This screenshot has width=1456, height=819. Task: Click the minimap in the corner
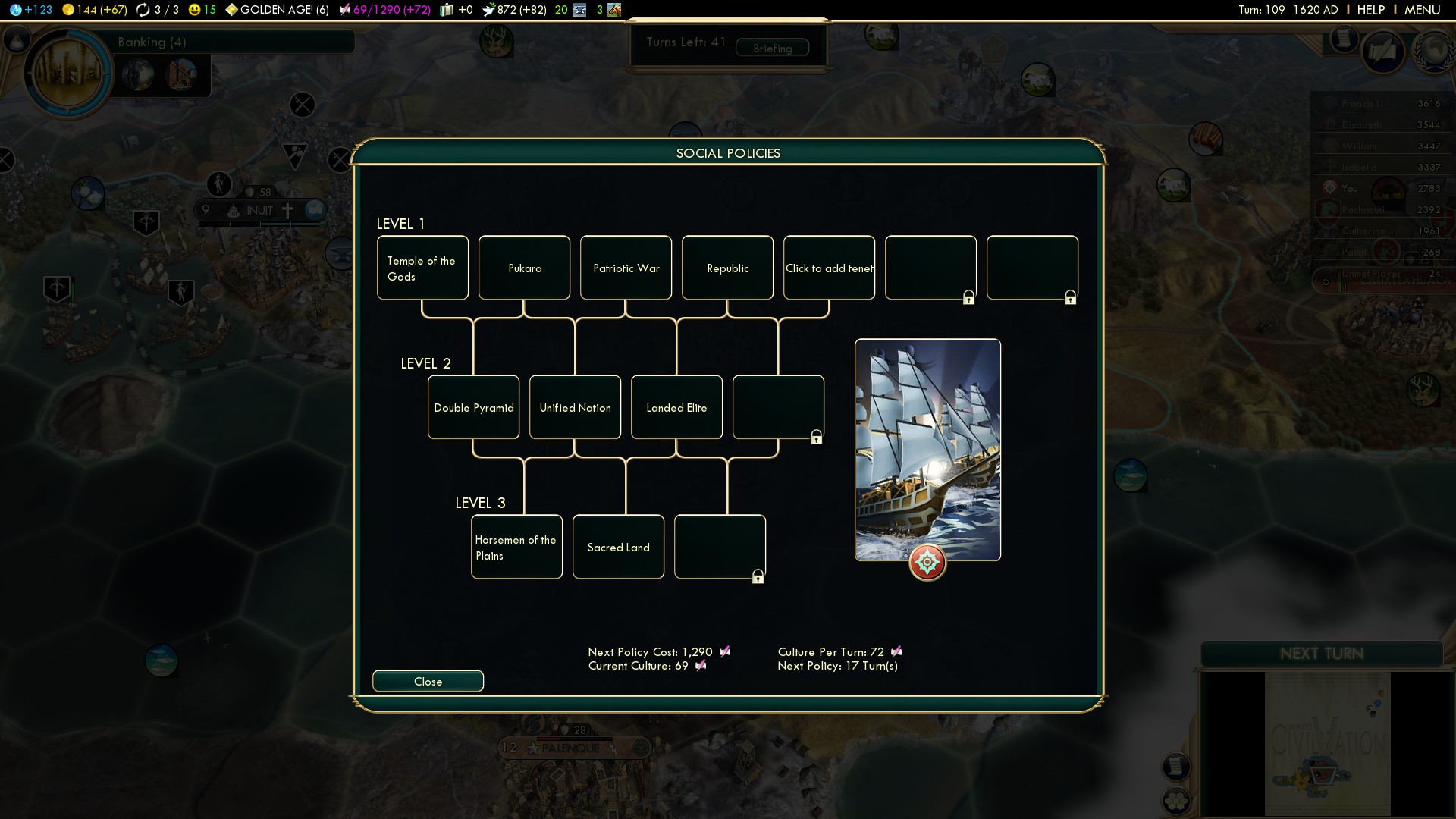coord(1327,743)
